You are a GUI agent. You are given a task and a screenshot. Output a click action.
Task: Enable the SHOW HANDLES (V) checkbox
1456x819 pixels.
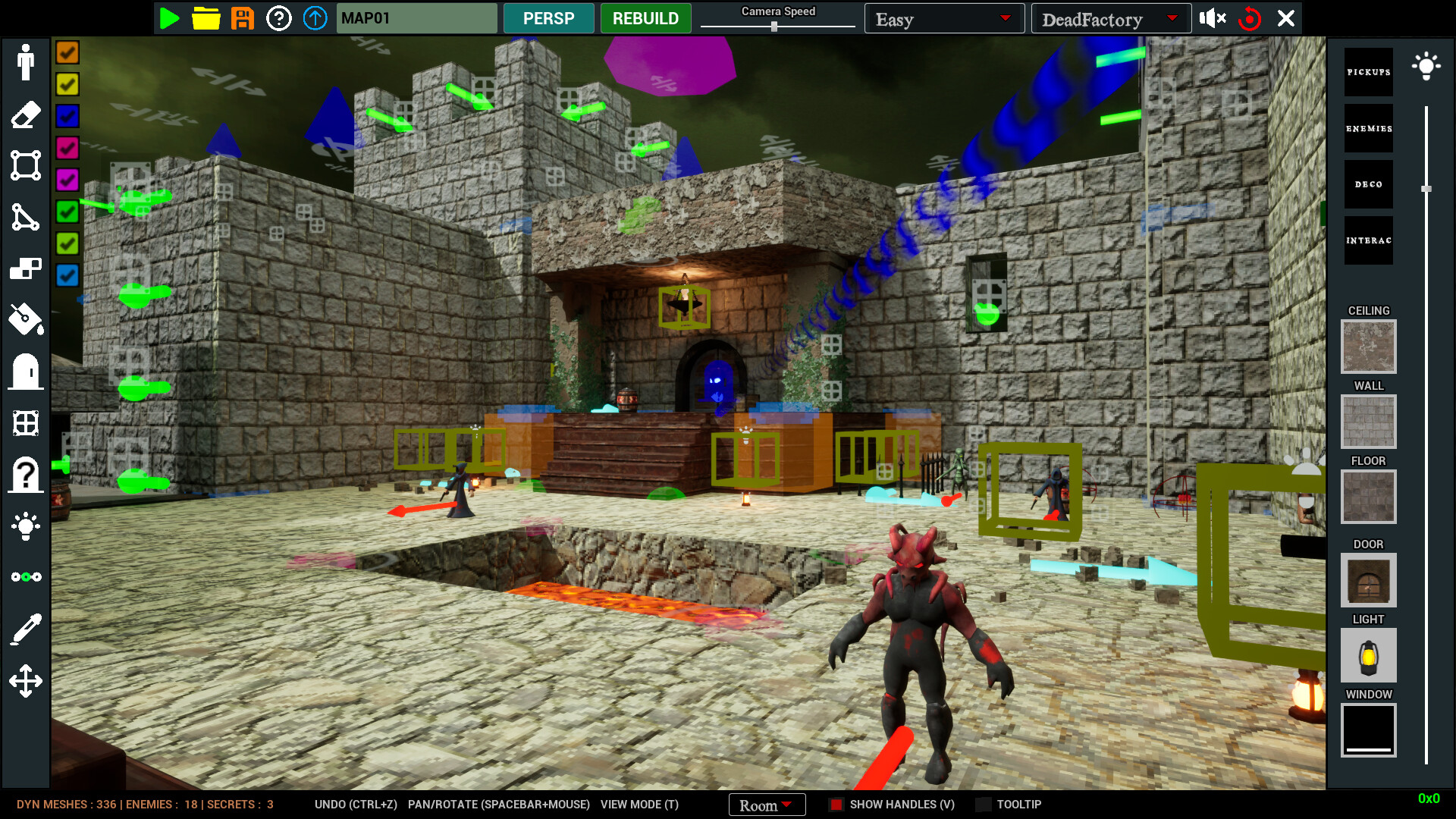click(836, 805)
